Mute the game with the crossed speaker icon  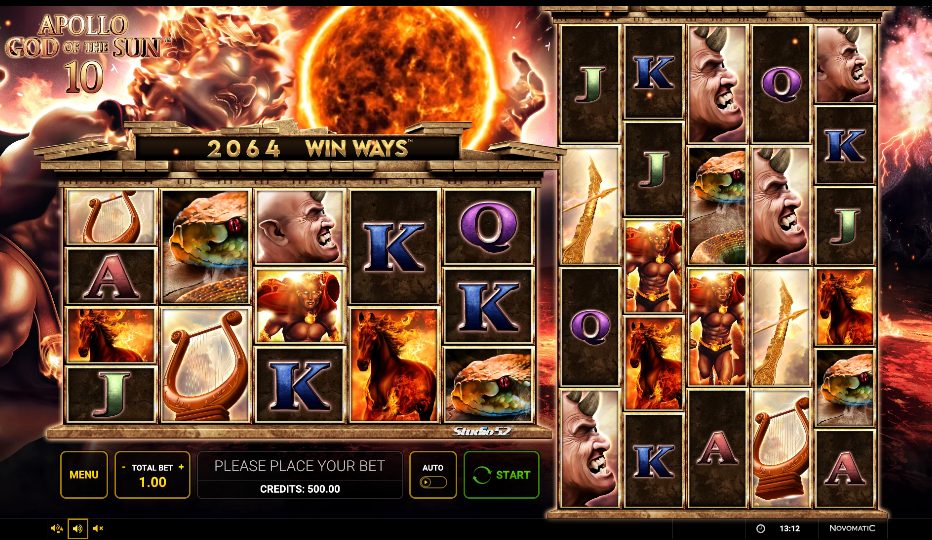(98, 528)
